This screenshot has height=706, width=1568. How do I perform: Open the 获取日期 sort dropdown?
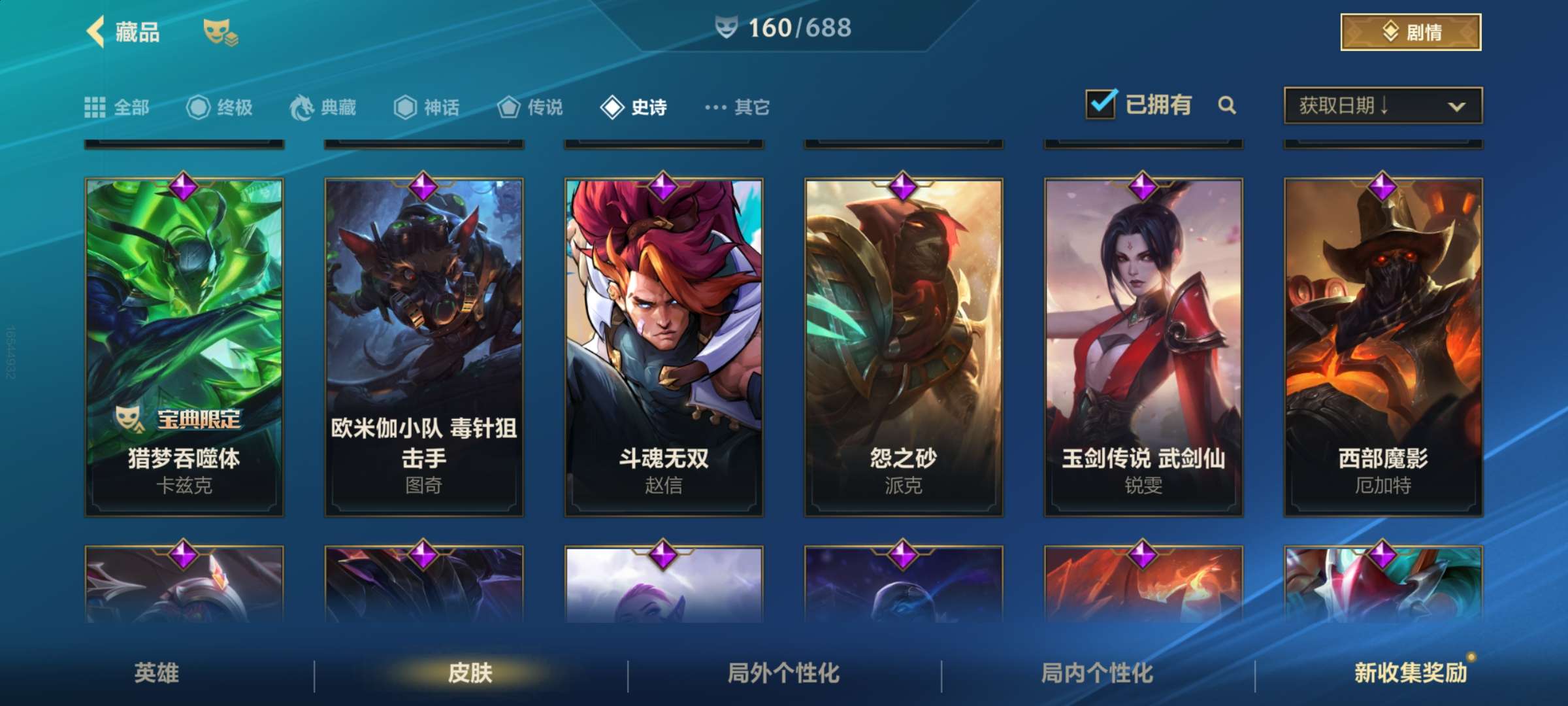click(1382, 105)
